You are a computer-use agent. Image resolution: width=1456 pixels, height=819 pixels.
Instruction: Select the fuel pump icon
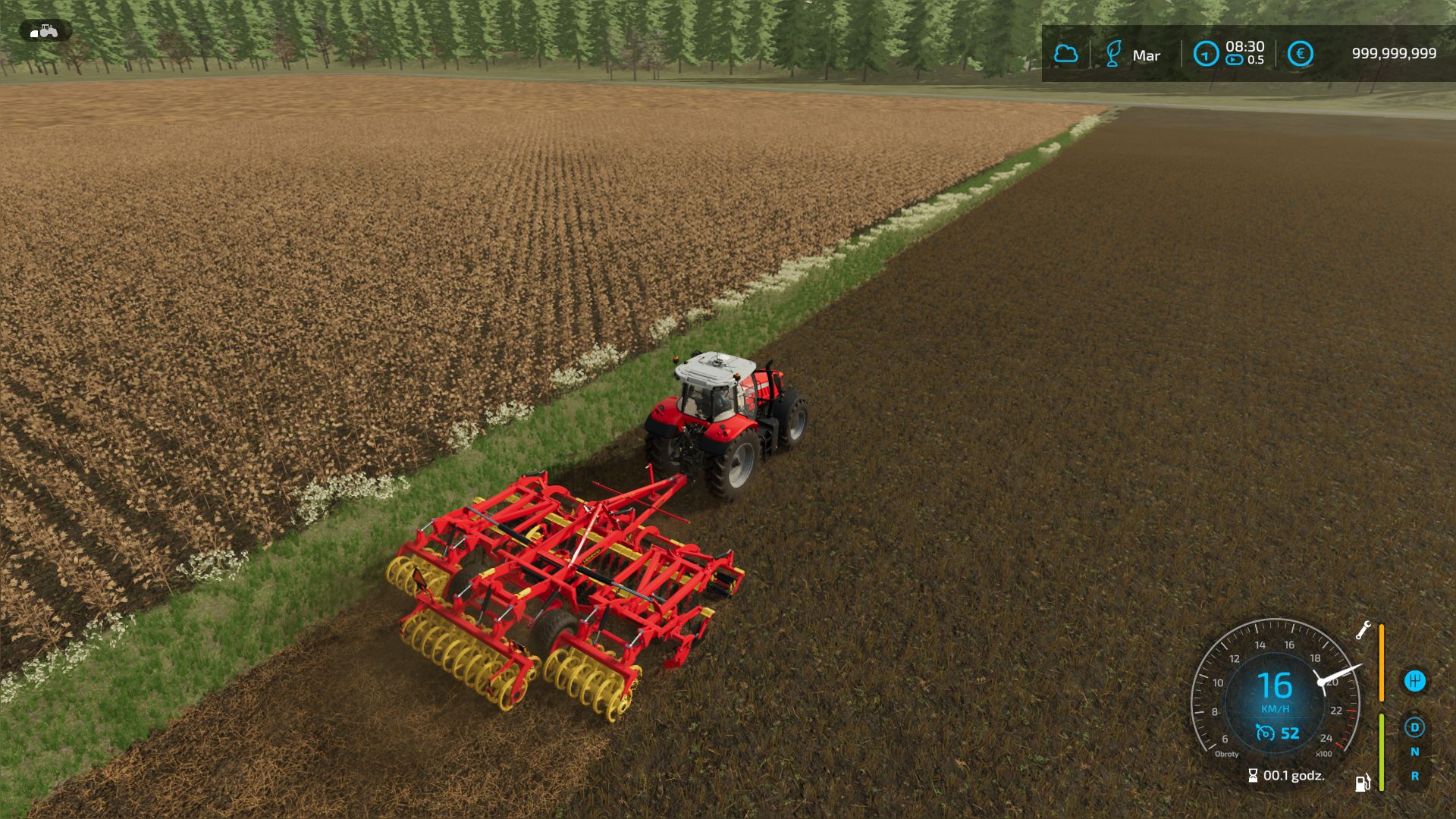[x=1363, y=782]
